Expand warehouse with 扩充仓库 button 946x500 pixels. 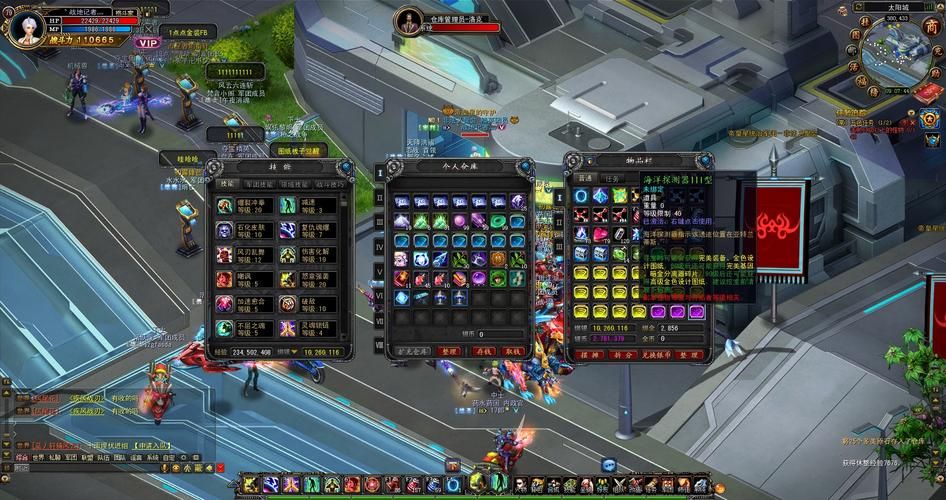413,352
